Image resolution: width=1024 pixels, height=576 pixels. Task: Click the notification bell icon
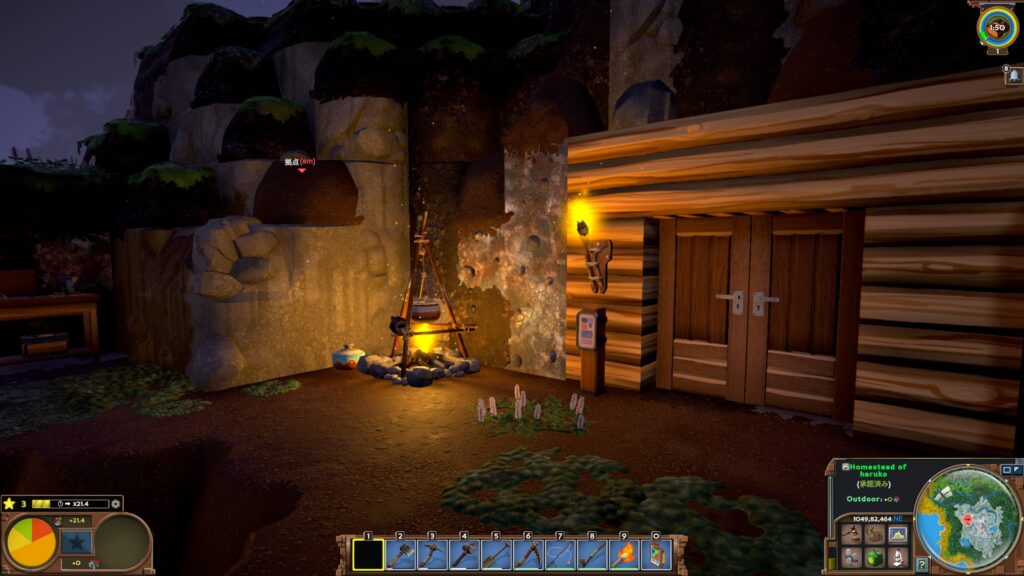pos(1013,77)
